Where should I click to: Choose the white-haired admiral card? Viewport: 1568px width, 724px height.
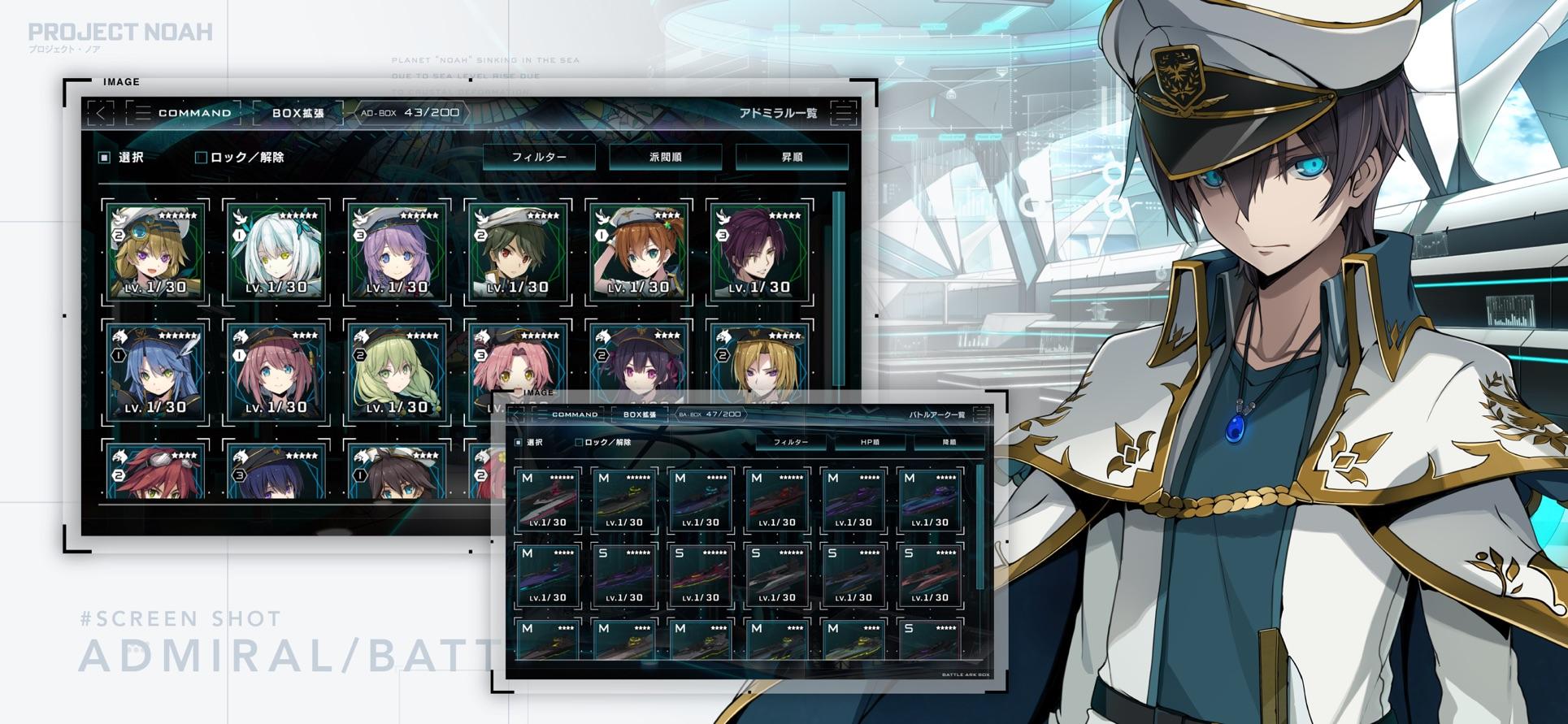[276, 252]
